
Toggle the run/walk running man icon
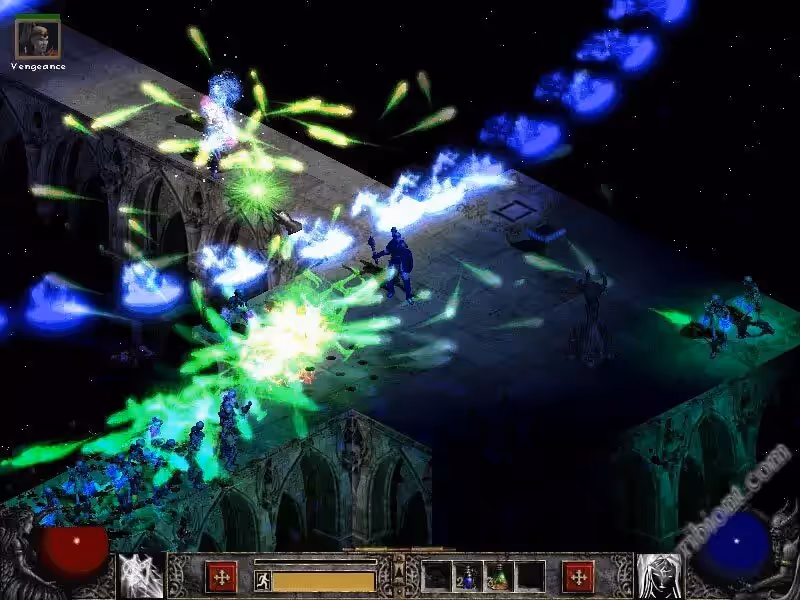click(262, 581)
